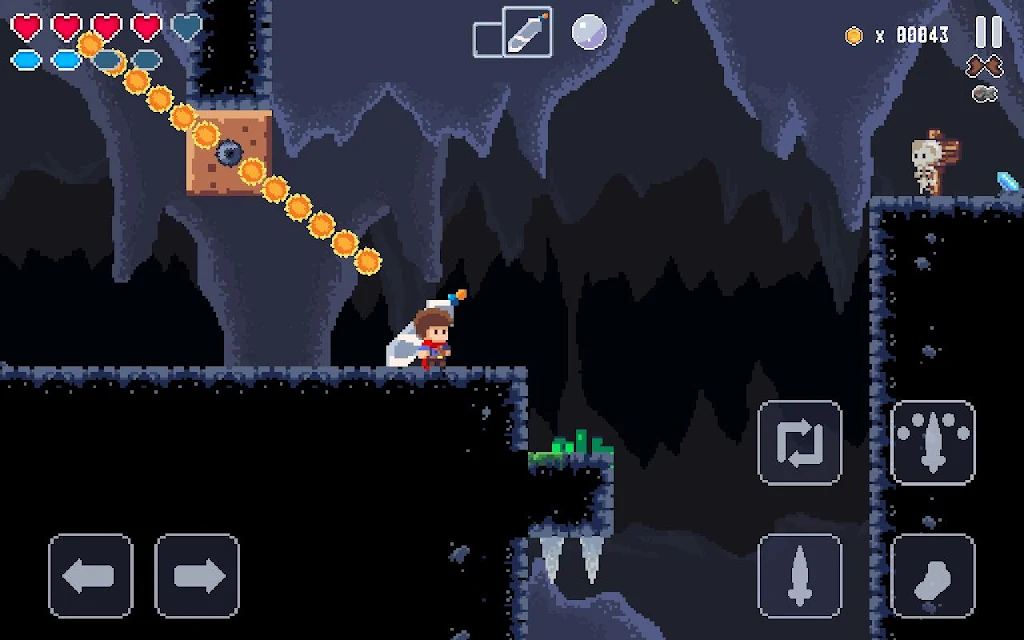
Task: Pause the game with the pause button
Action: click(x=988, y=32)
